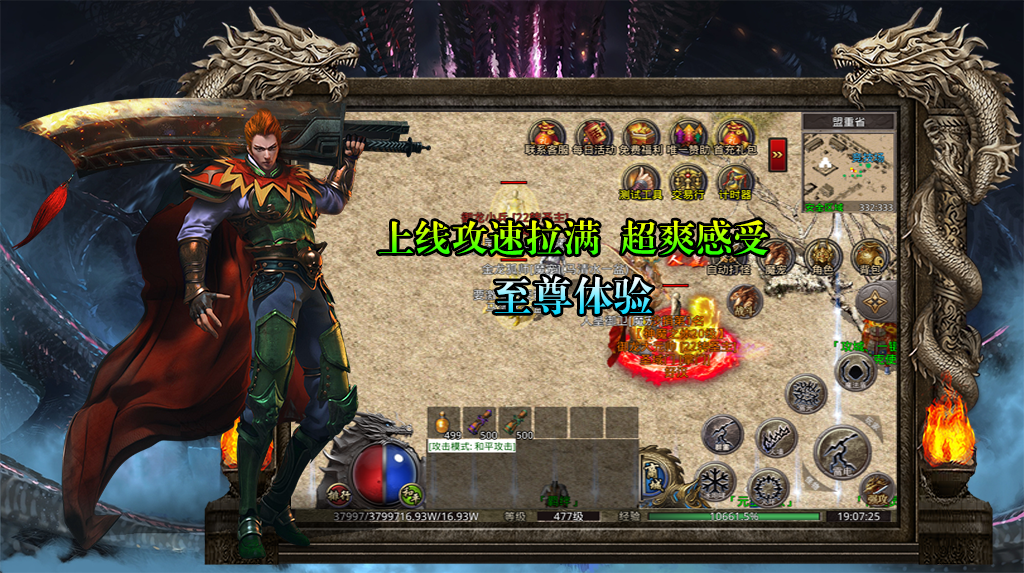The height and width of the screenshot is (573, 1024).
Task: Open the 免费福利 free rewards chest
Action: (x=641, y=136)
